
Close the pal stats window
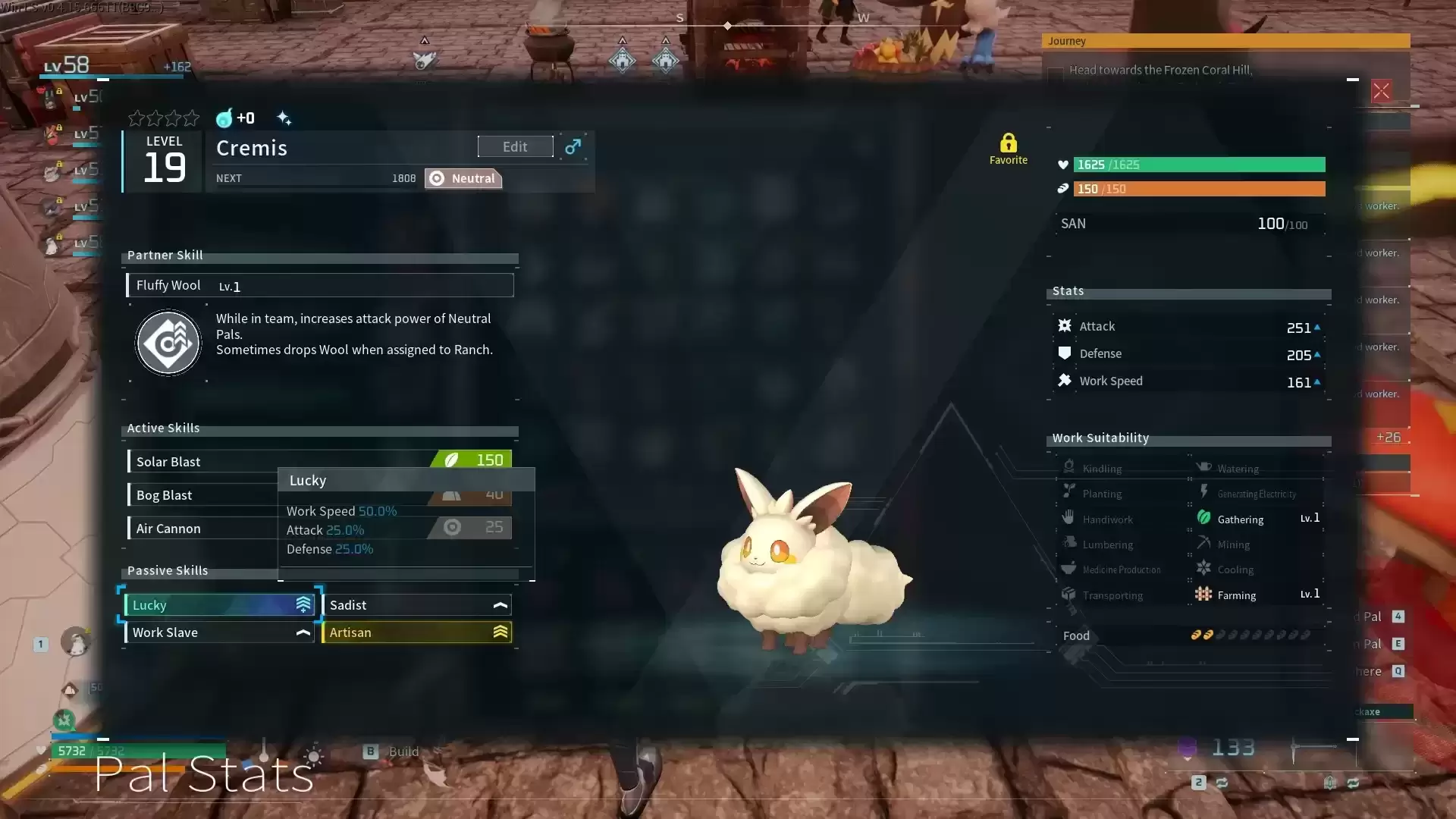1381,92
